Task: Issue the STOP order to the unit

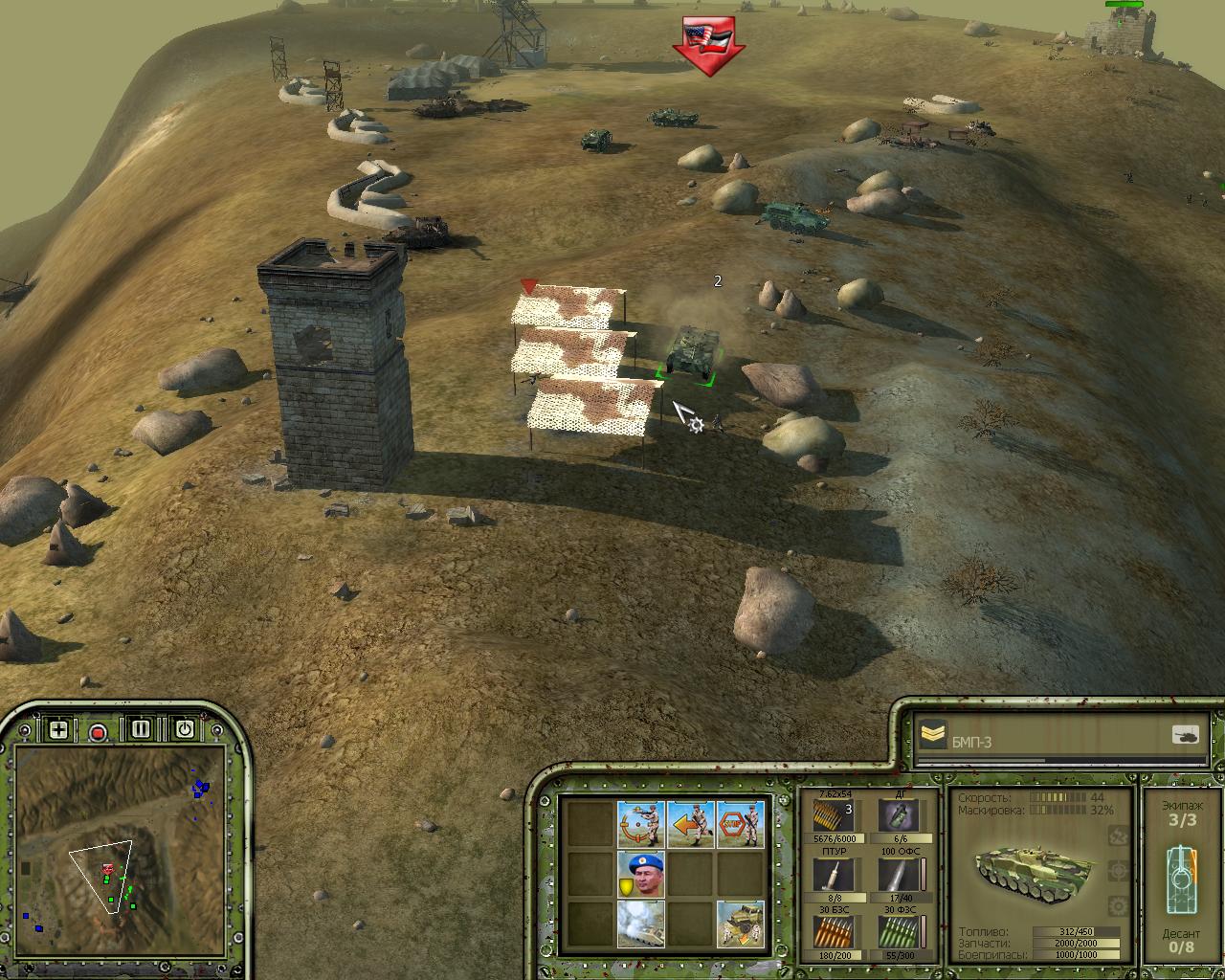Action: pyautogui.click(x=741, y=823)
